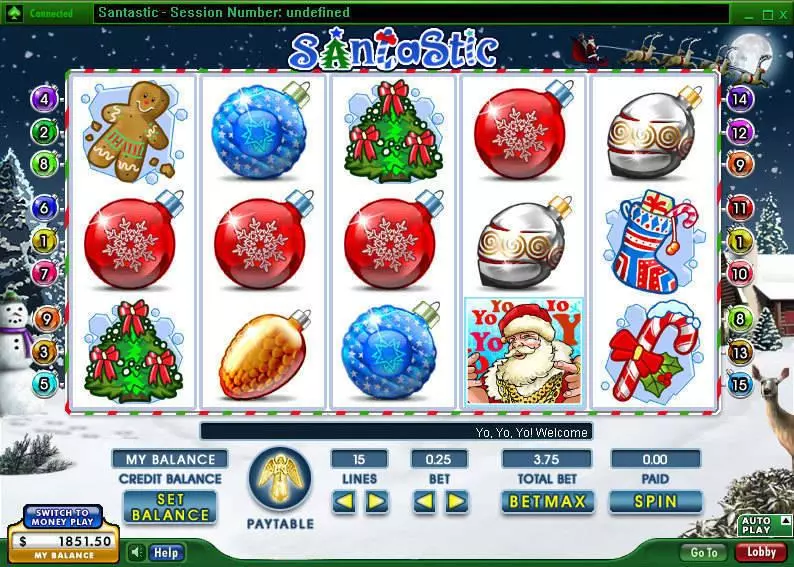
Task: Place the maximum bet with Betmax
Action: tap(549, 501)
